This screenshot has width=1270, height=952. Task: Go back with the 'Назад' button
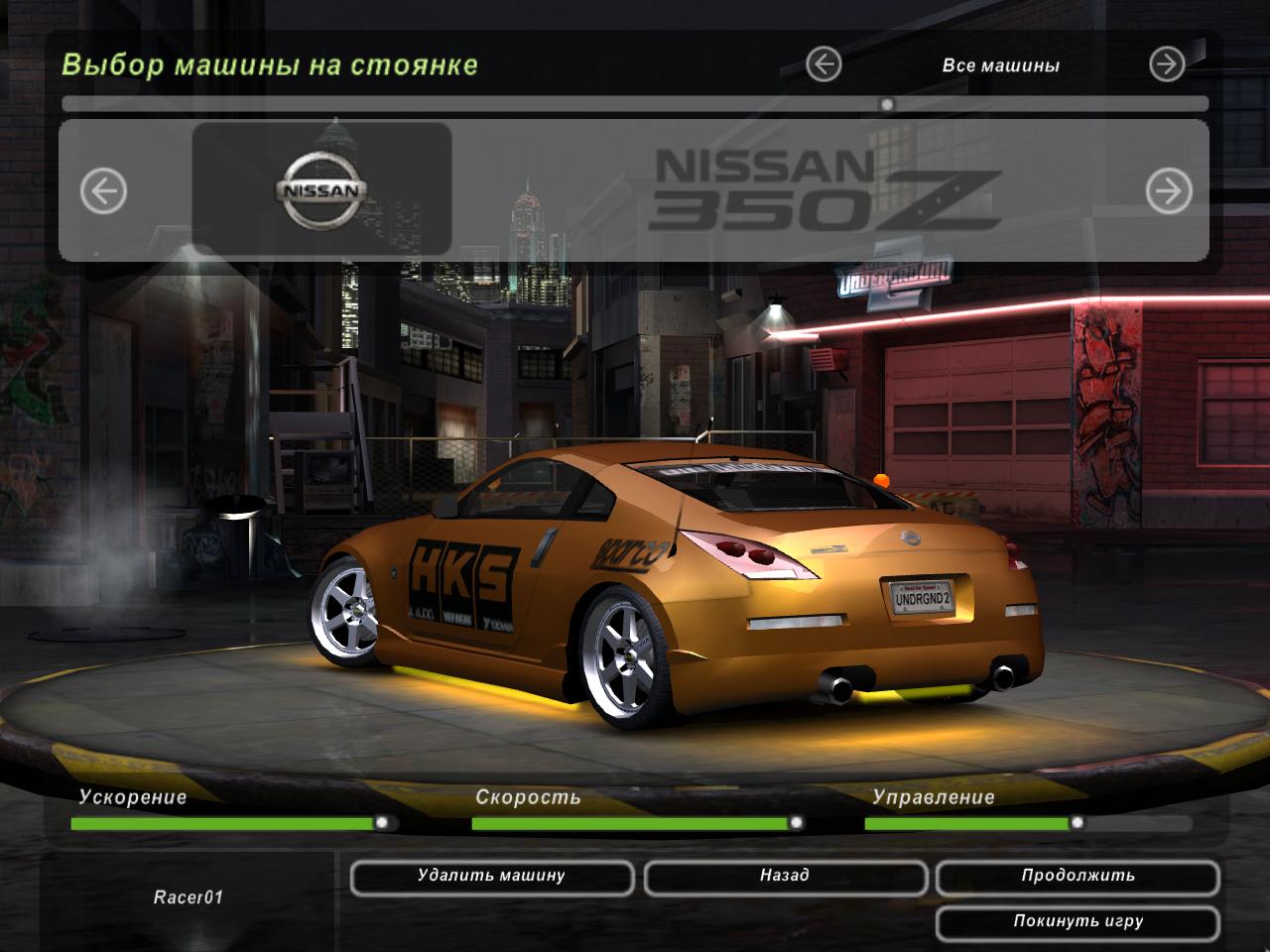(785, 877)
